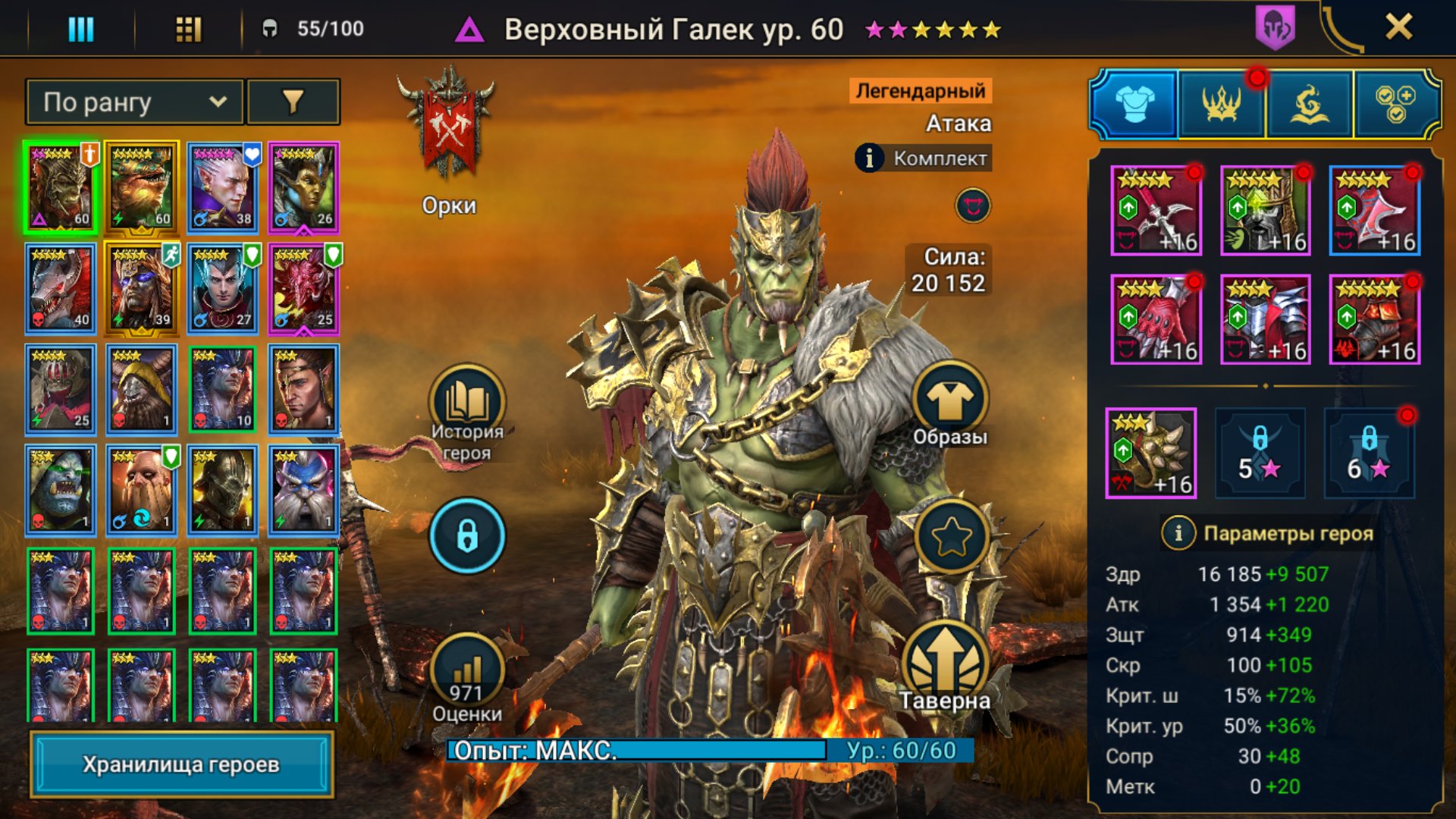
Task: Show 'Параметры героя' info
Action: point(1178,533)
